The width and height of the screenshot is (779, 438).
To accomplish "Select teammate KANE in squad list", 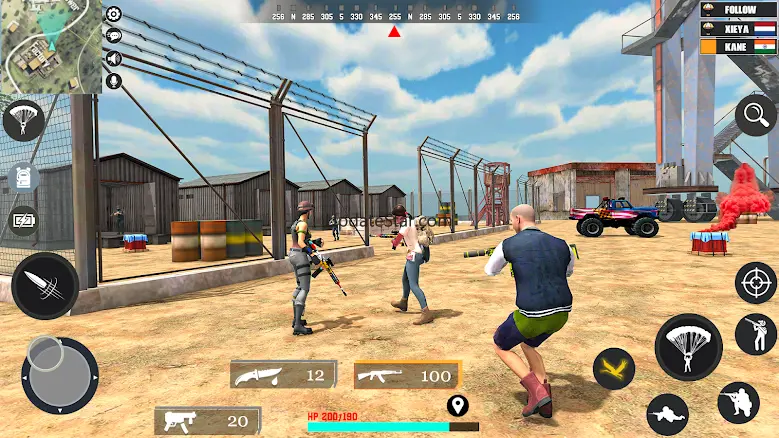I will (738, 46).
